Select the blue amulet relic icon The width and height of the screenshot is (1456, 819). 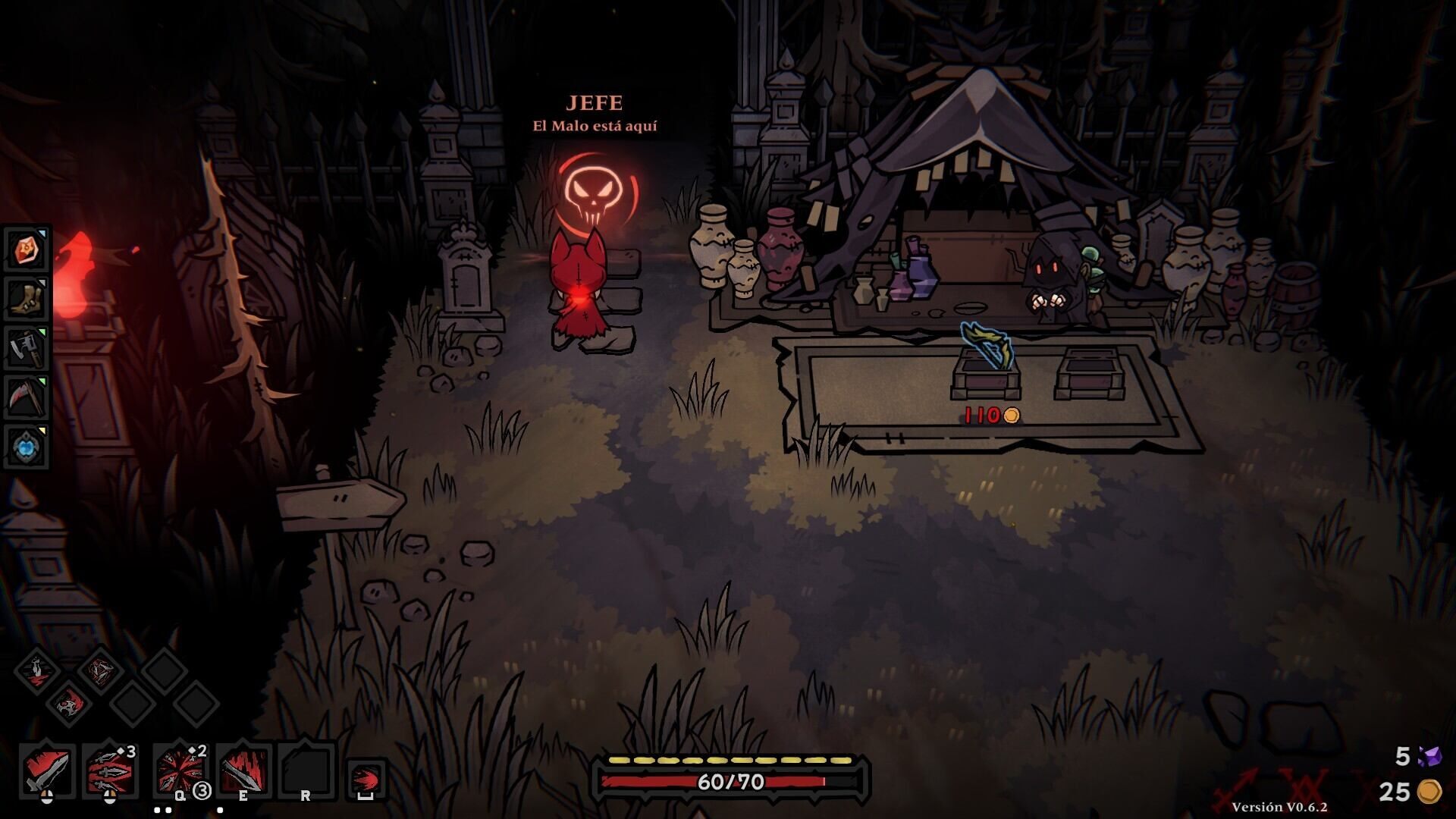point(28,446)
